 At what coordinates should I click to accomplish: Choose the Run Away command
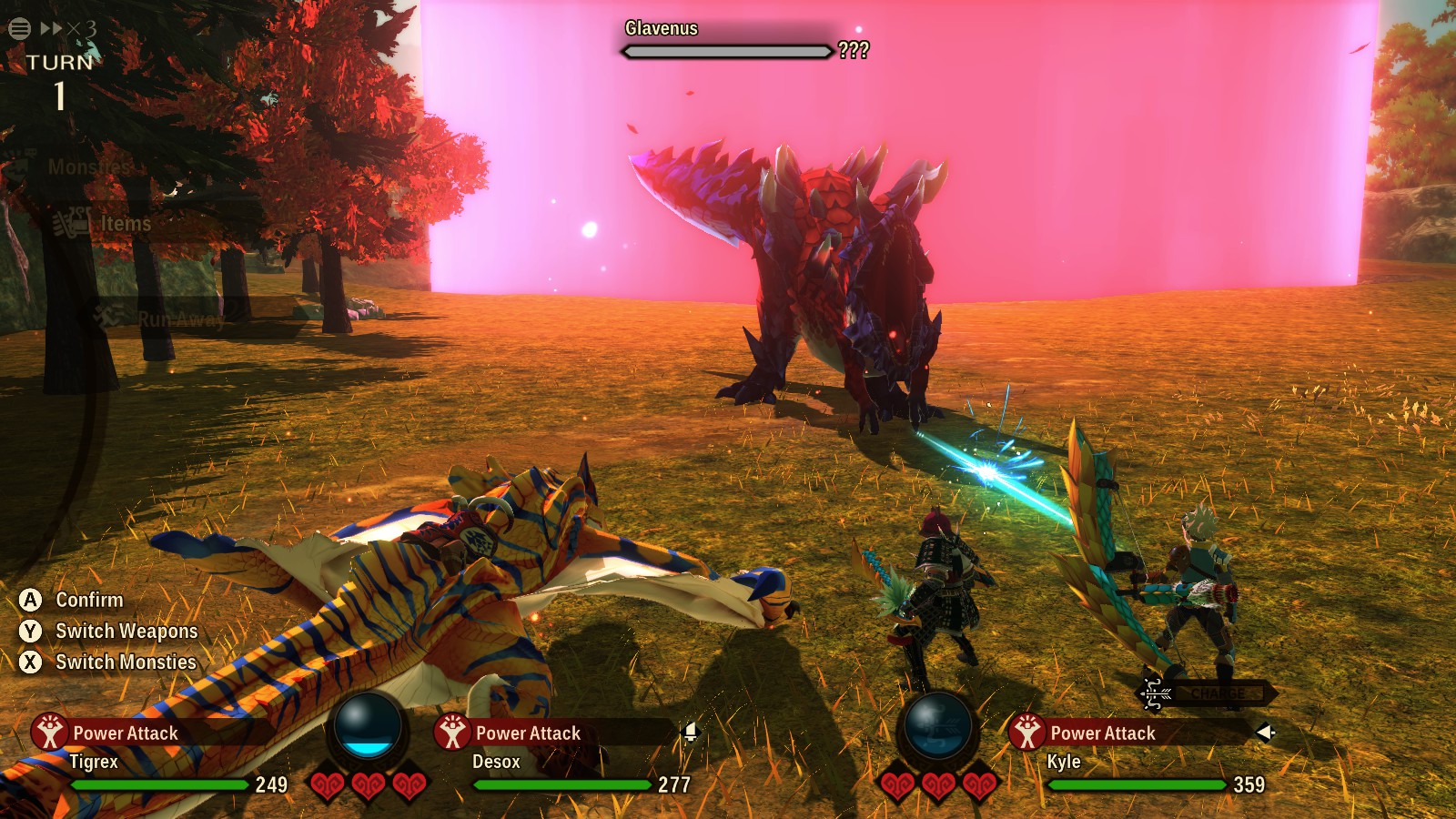tap(180, 318)
